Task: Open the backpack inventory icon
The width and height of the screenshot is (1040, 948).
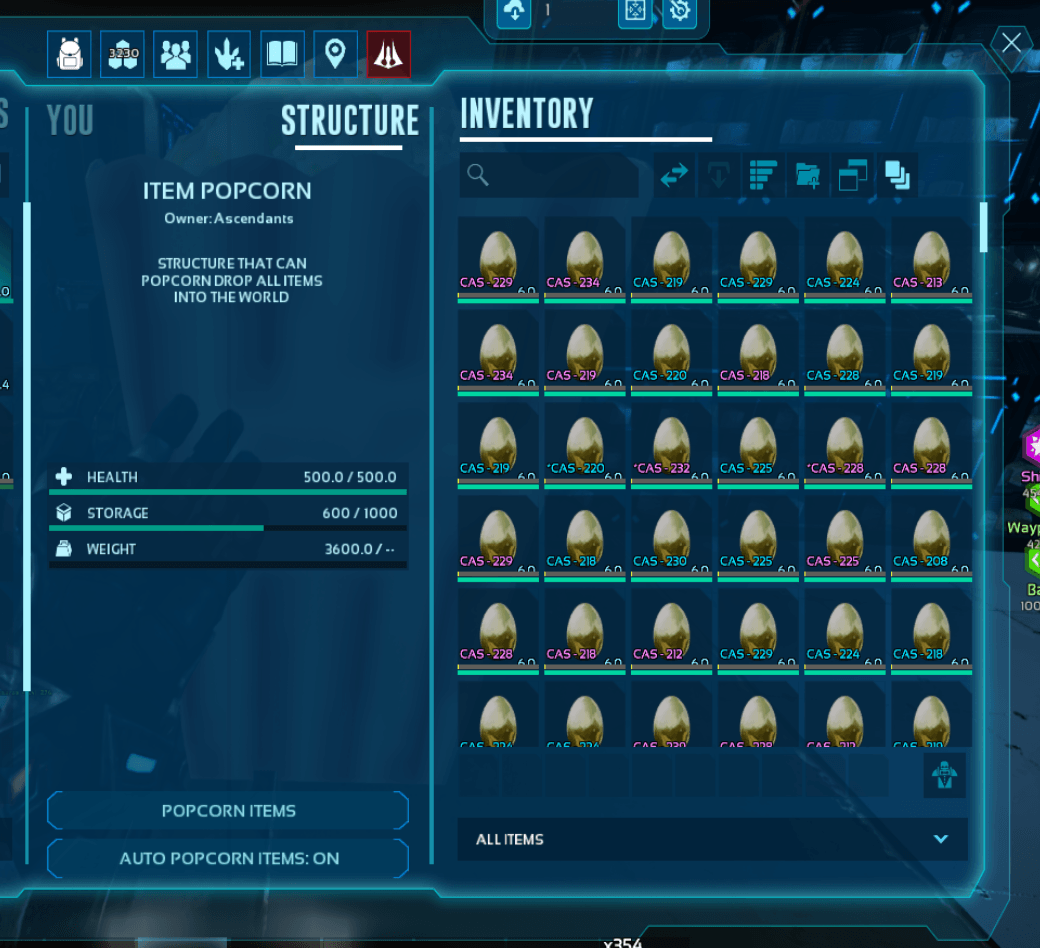Action: point(69,54)
